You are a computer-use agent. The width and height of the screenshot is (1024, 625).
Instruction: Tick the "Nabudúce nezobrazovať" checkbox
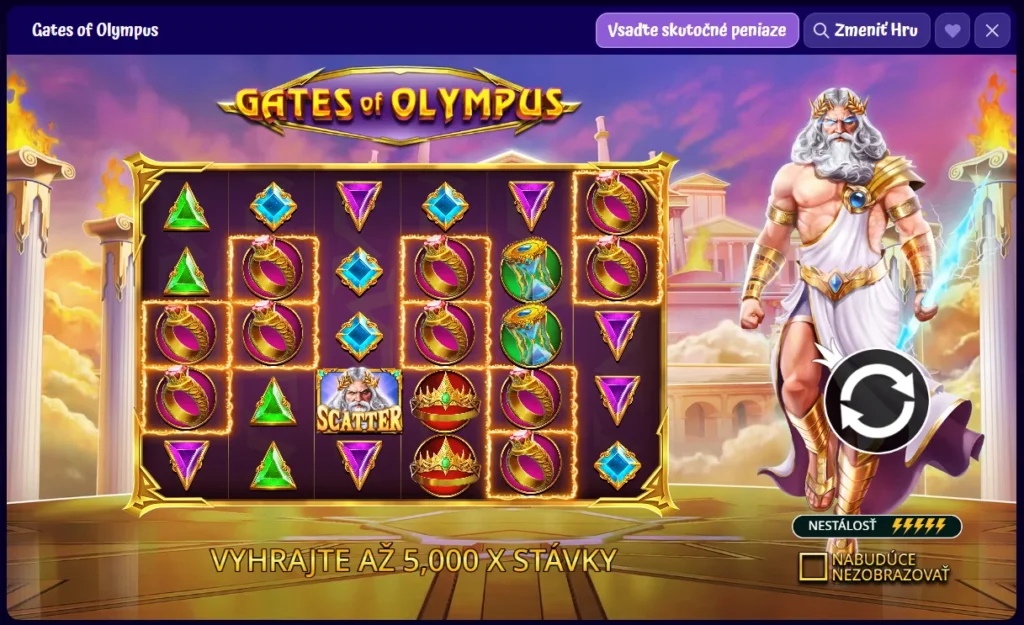point(814,567)
